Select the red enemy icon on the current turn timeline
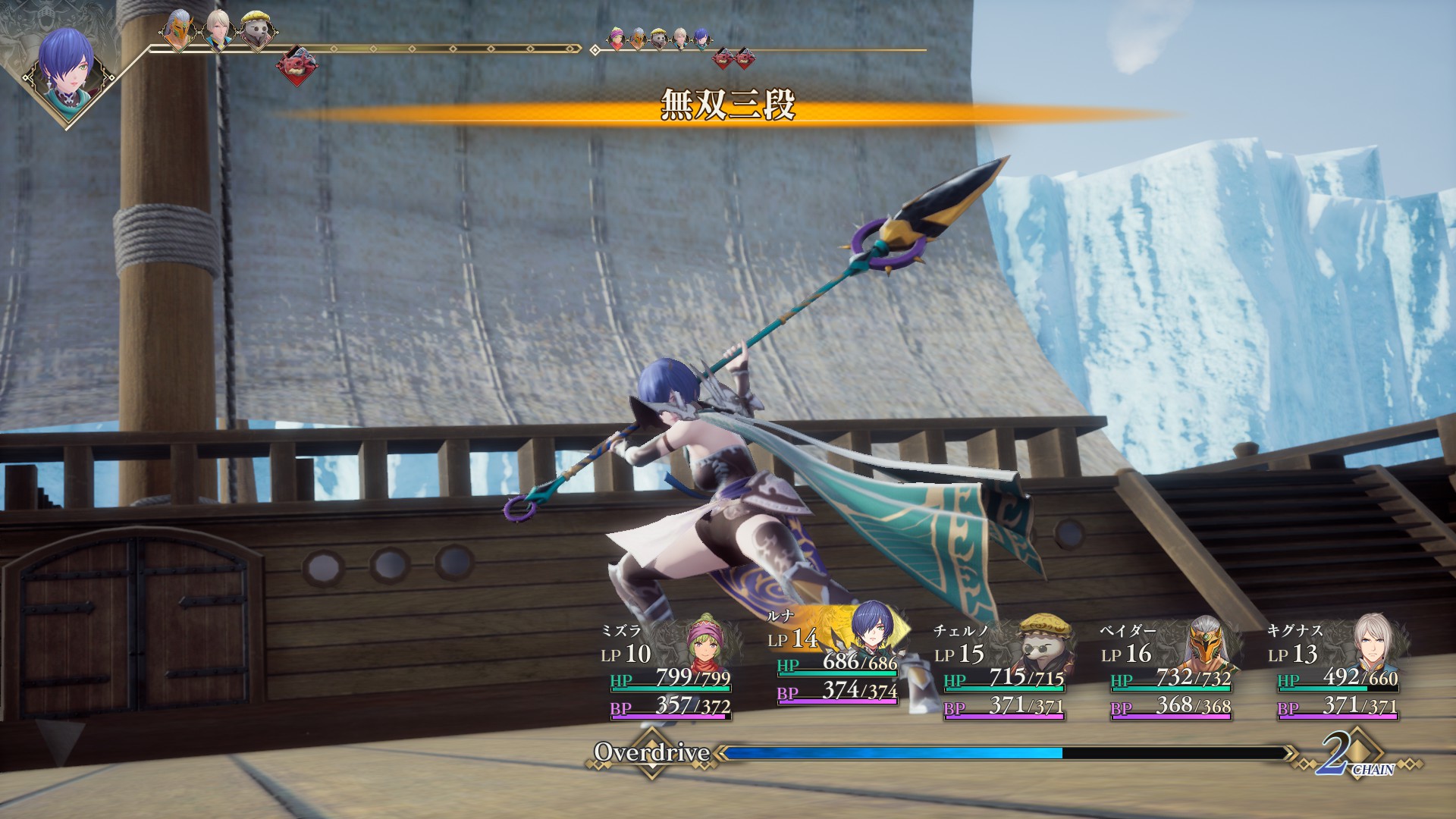 point(296,64)
